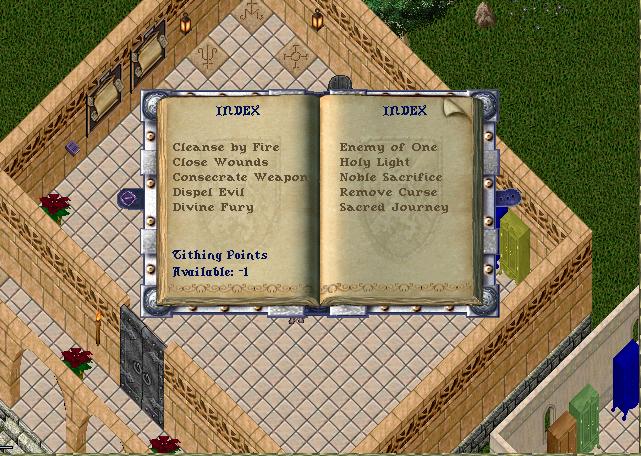Open the Divine Fury entry

click(x=213, y=207)
